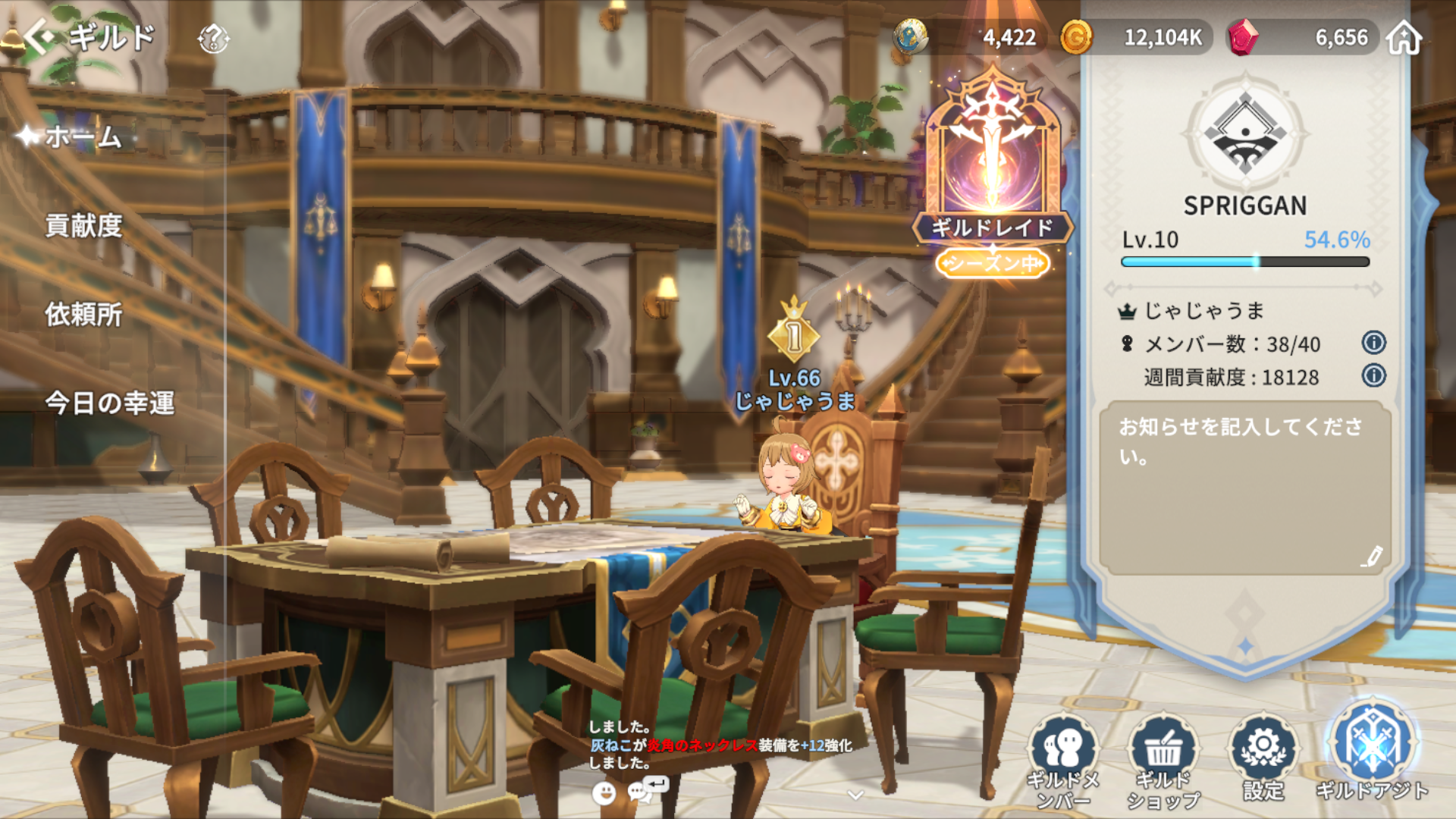Enter the ギルドレイド emblem
1456x819 pixels.
pos(992,167)
